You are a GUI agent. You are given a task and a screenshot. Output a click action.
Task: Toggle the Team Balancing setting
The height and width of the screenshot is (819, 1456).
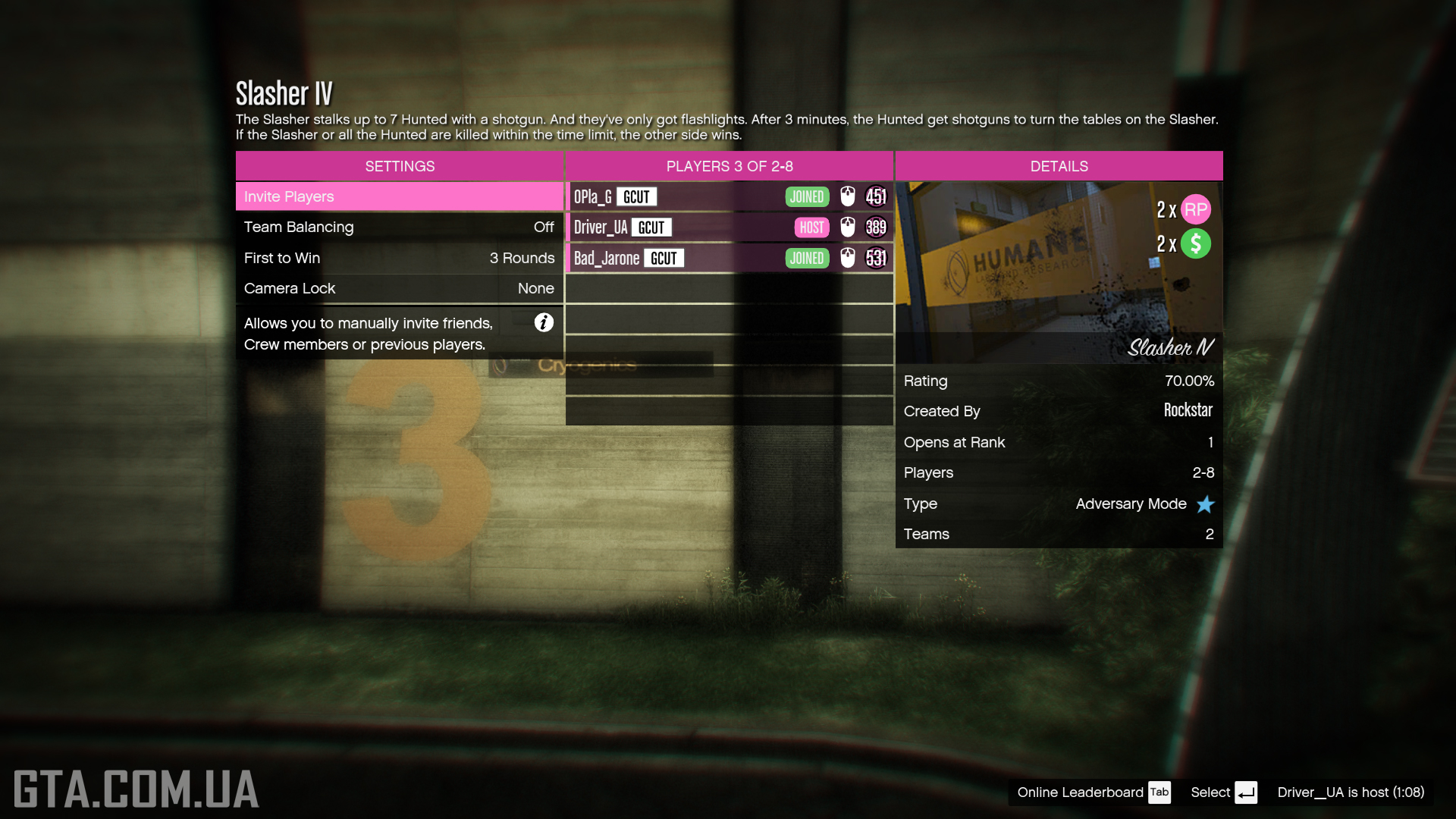click(x=399, y=227)
